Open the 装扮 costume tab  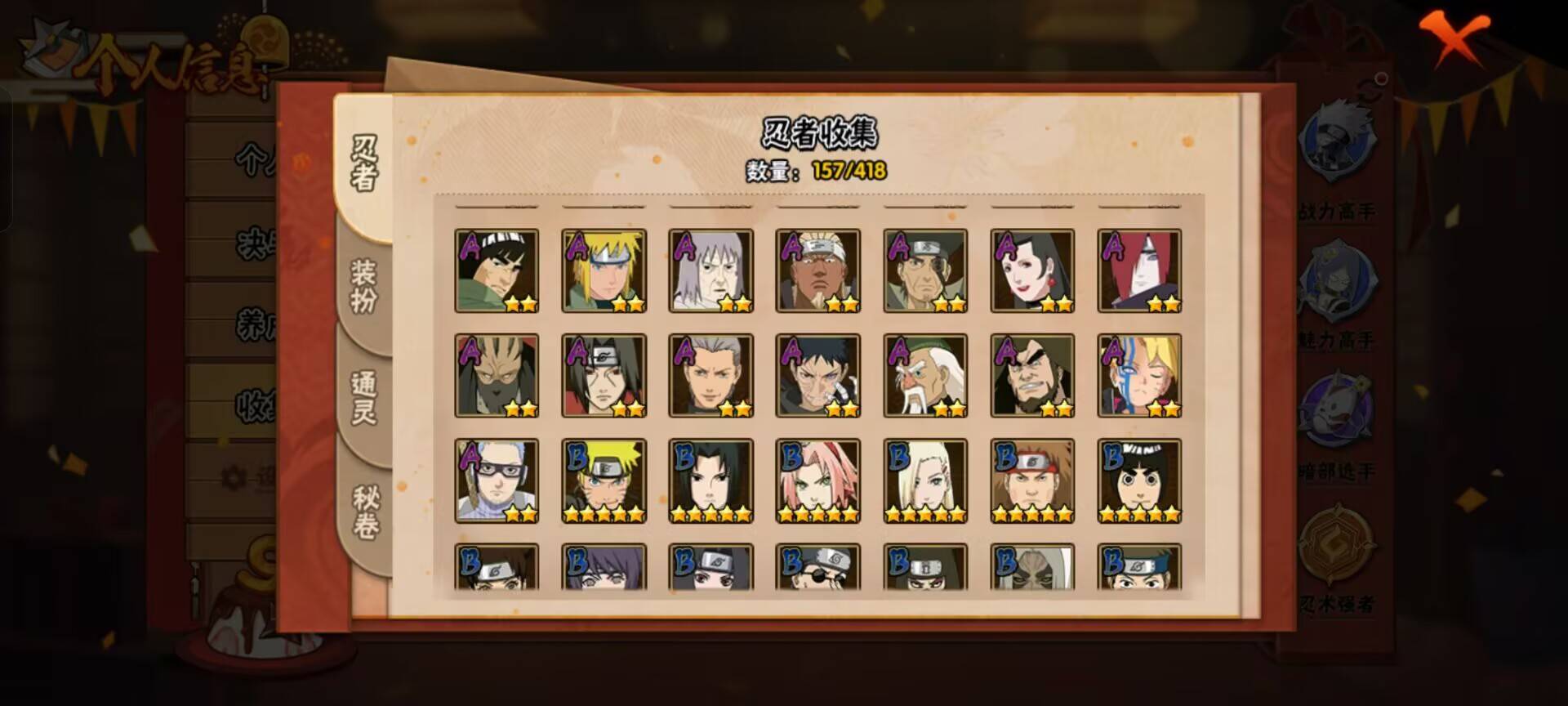(364, 286)
